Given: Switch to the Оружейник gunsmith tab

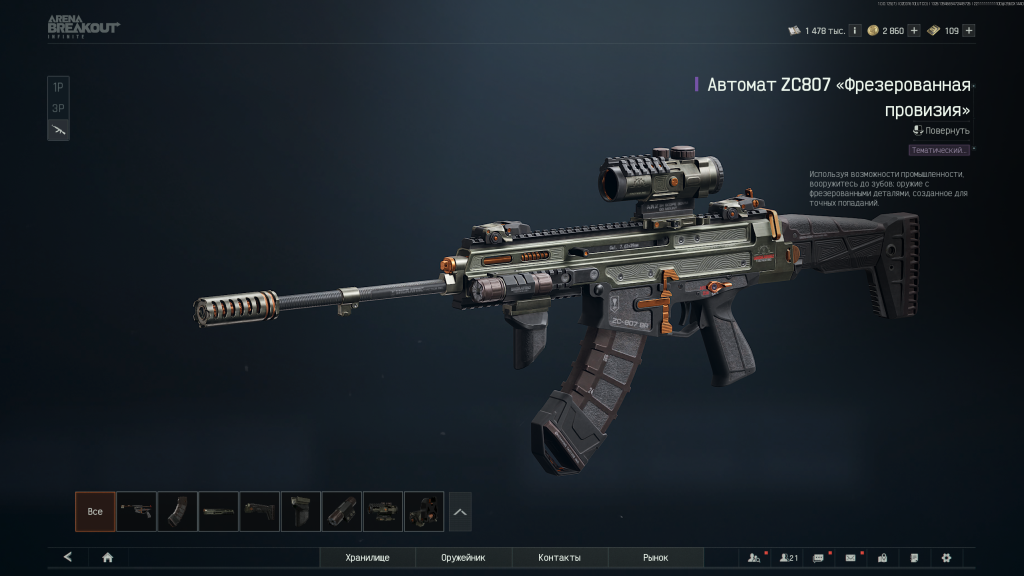Looking at the screenshot, I should point(464,557).
